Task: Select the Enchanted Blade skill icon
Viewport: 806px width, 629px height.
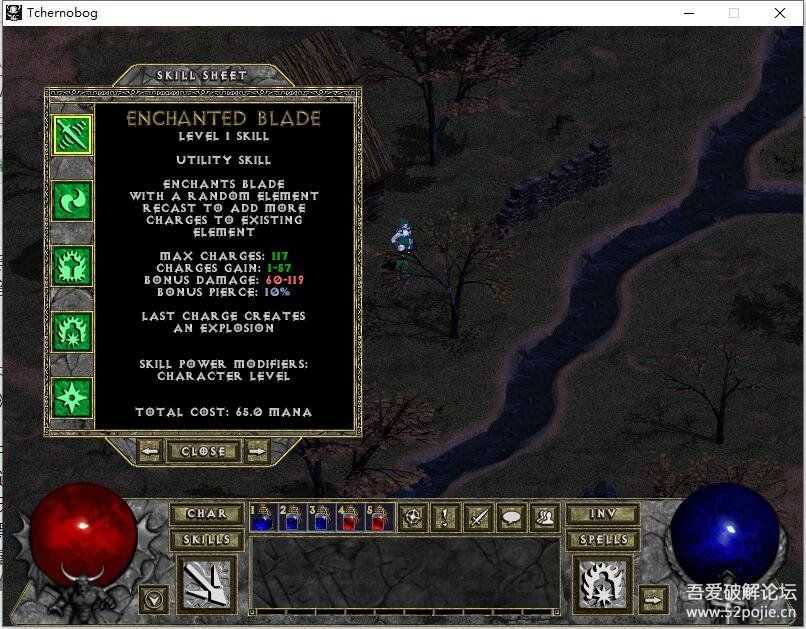Action: pyautogui.click(x=72, y=135)
